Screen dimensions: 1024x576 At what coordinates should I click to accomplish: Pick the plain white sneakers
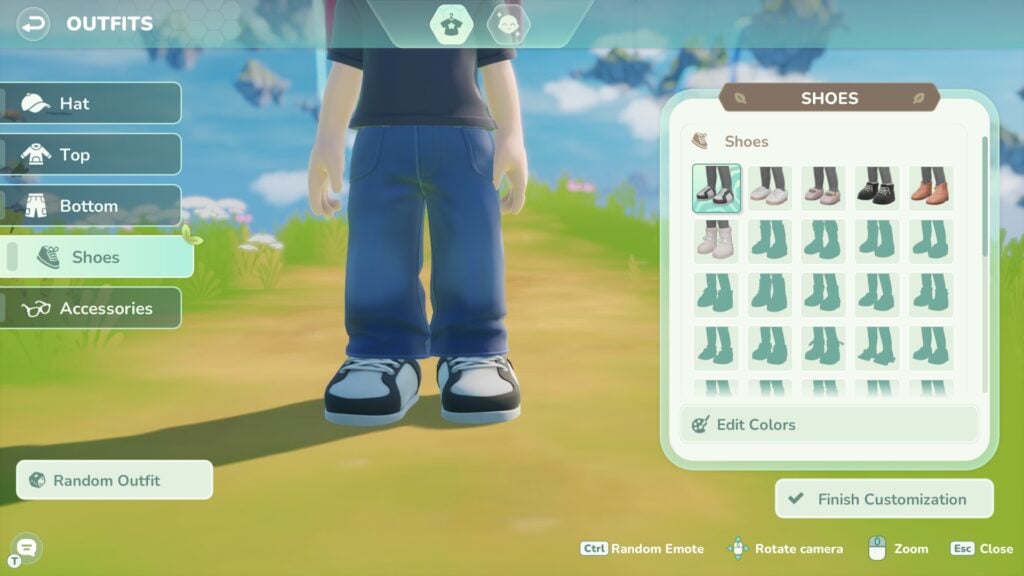770,188
